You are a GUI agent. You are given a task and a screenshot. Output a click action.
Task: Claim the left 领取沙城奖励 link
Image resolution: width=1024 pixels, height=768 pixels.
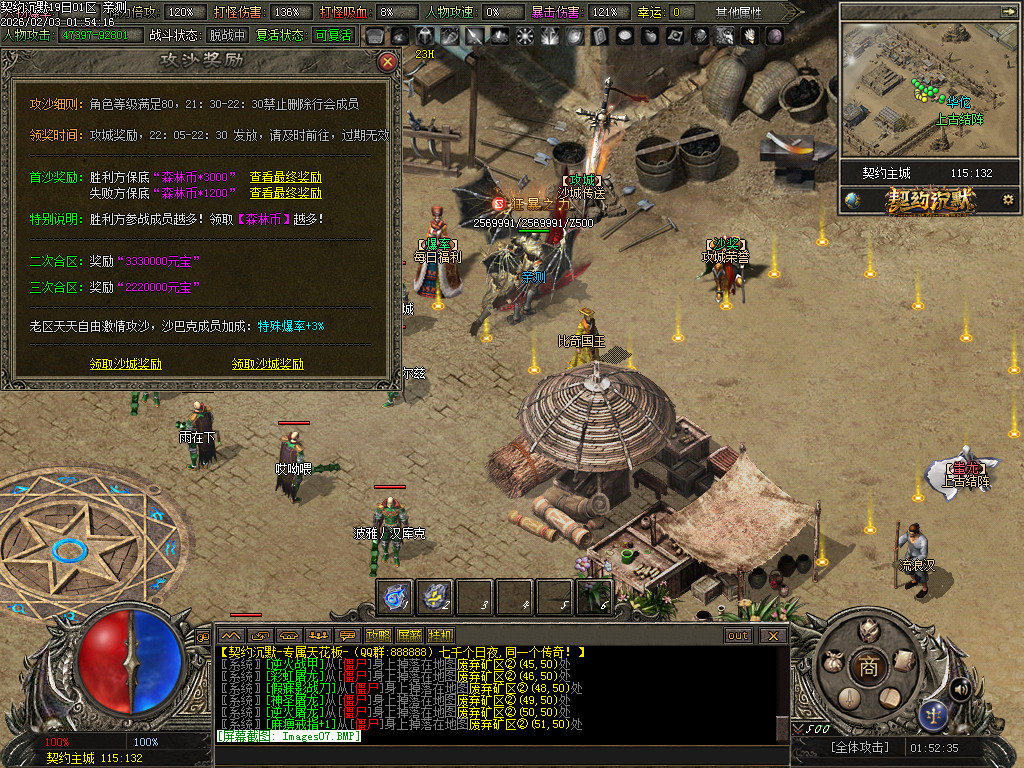pos(125,364)
